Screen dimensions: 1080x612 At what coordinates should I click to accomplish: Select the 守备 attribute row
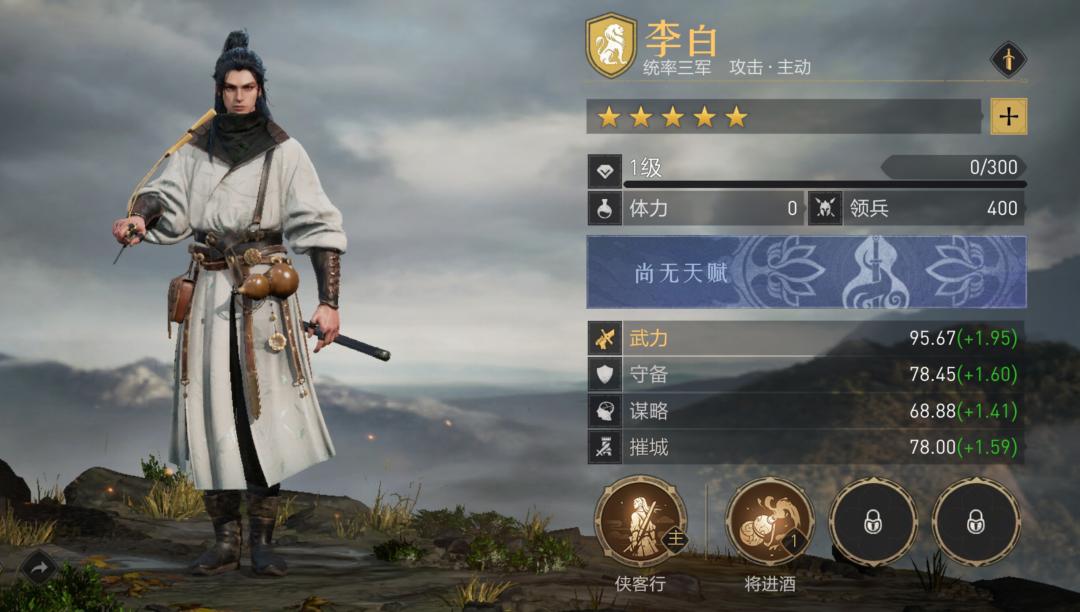[x=806, y=374]
